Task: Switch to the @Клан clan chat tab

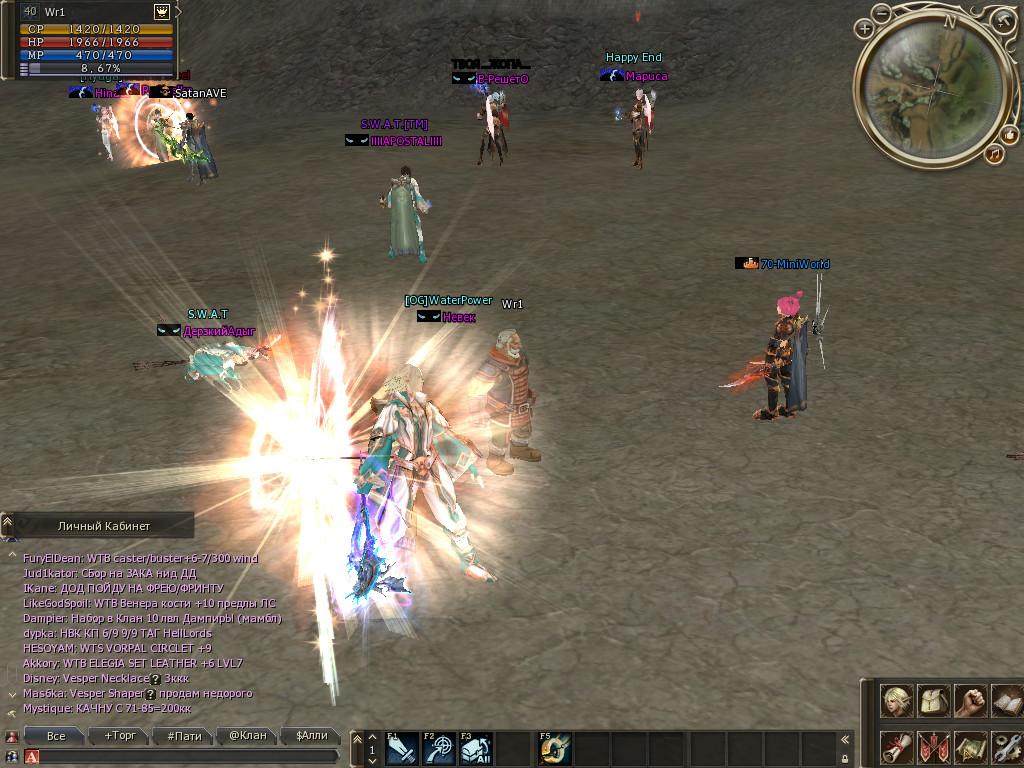Action: tap(248, 735)
